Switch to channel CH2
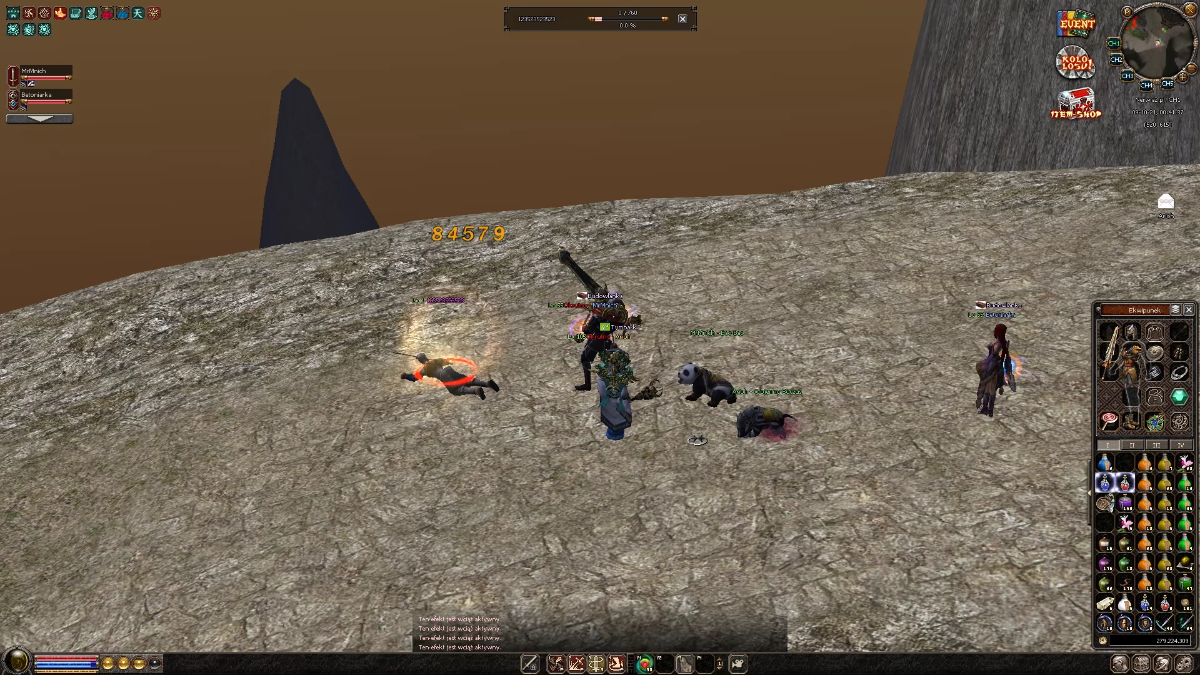The image size is (1200, 675). [1117, 61]
